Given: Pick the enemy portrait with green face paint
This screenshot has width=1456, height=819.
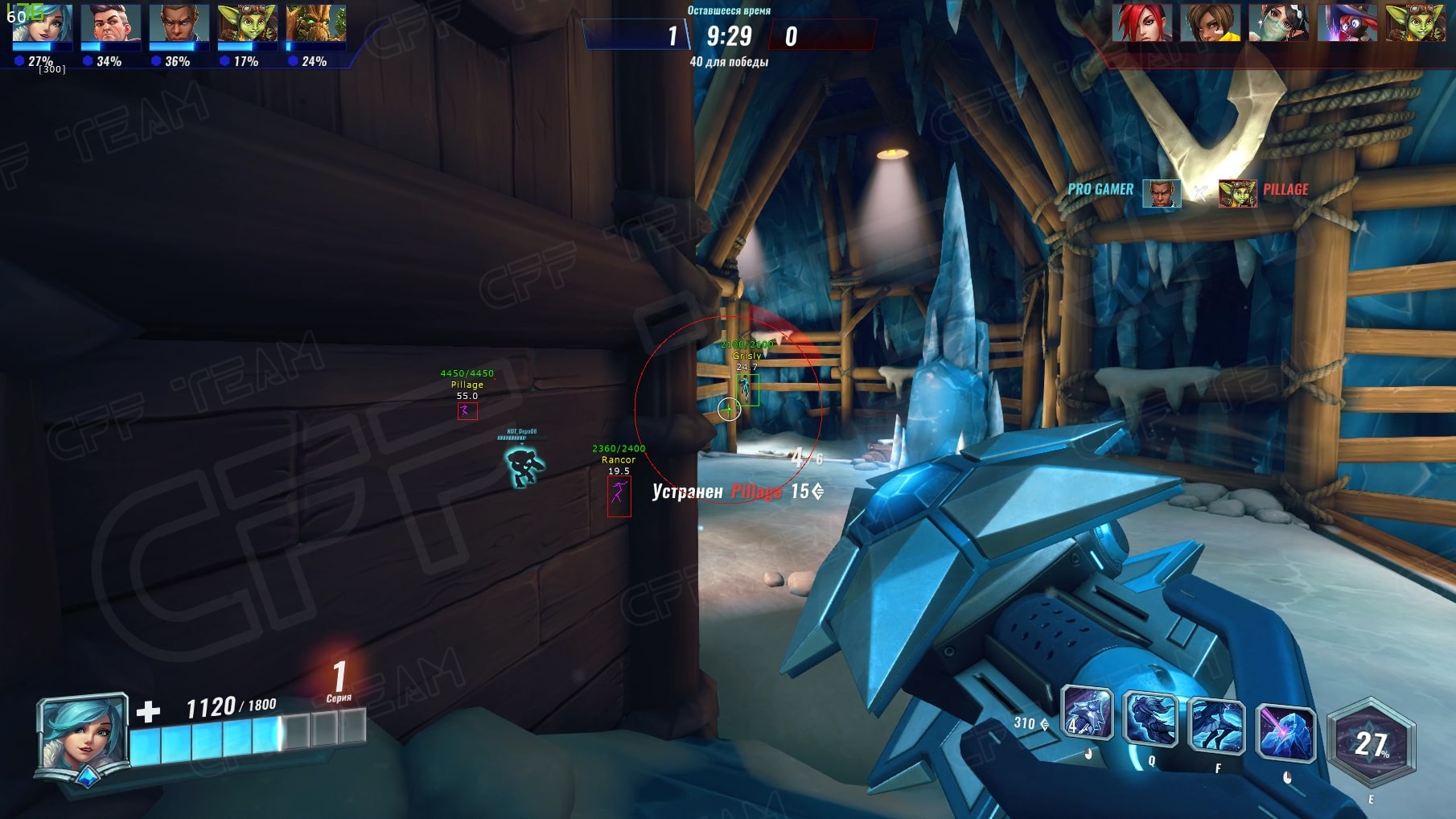Looking at the screenshot, I should (1278, 23).
